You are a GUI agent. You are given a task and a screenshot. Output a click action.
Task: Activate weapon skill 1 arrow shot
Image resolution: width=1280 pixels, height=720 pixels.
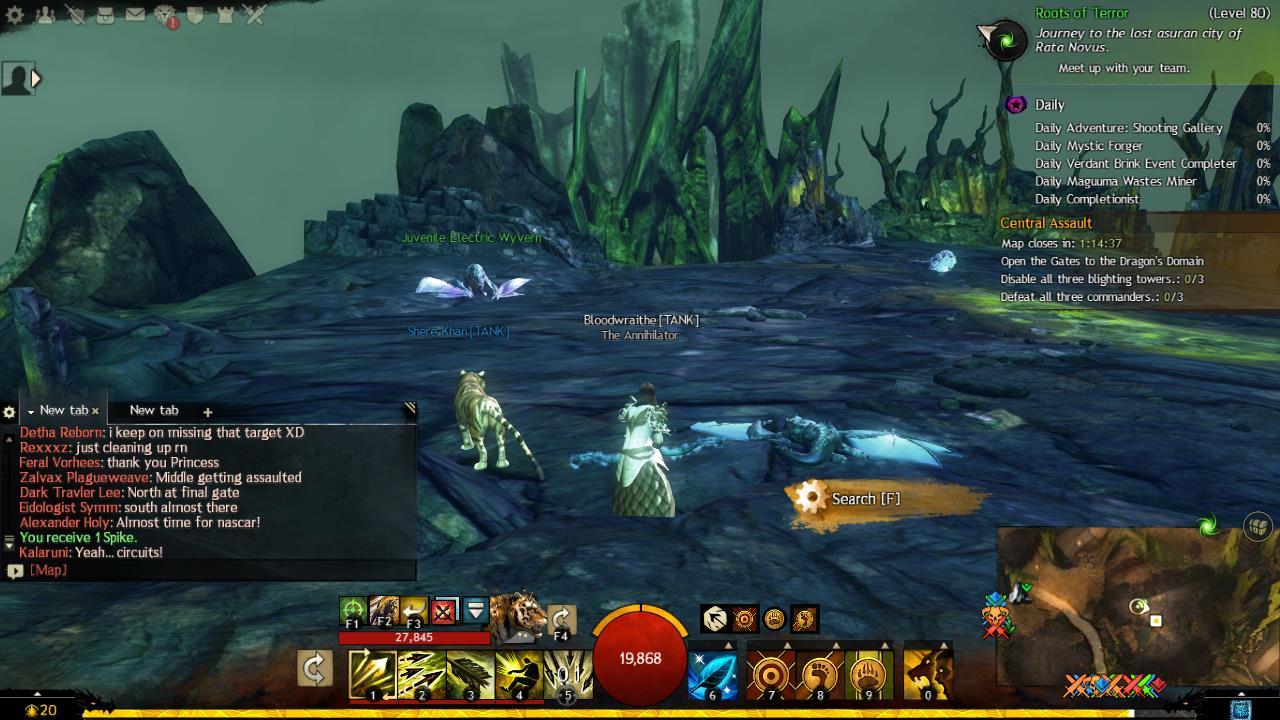372,674
